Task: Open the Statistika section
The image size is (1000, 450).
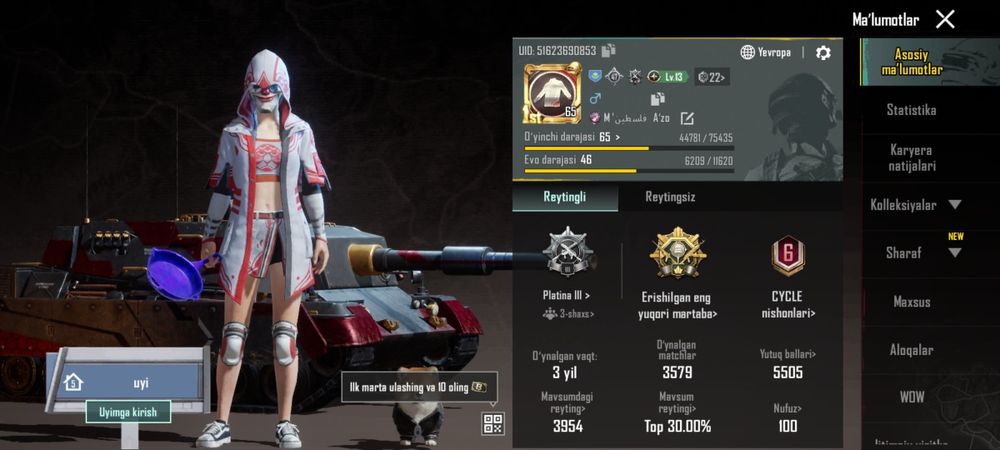Action: click(x=911, y=110)
